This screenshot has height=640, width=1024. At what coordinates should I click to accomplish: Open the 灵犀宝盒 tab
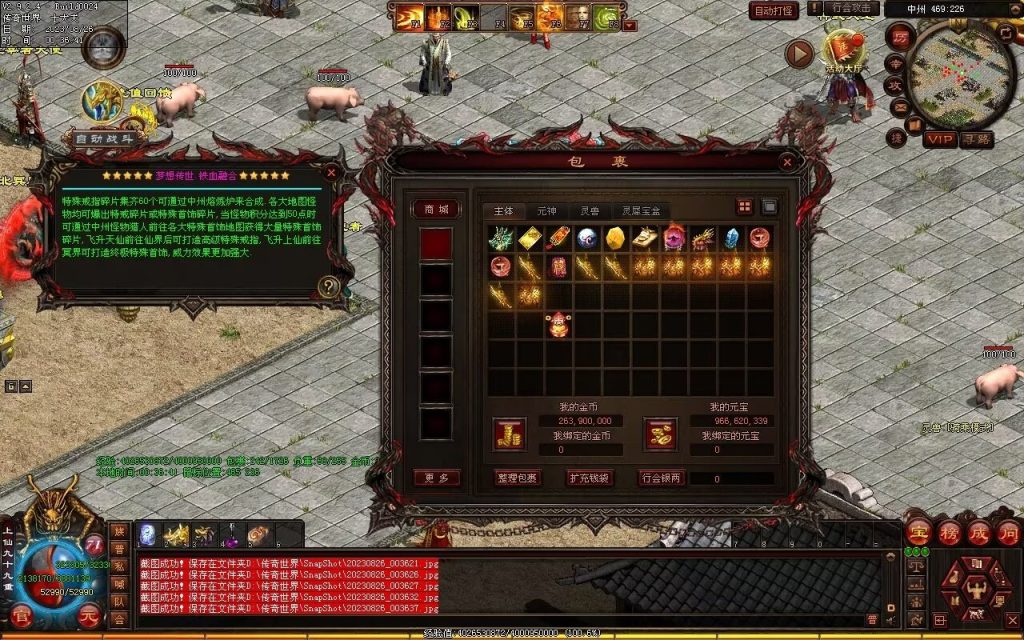click(641, 211)
